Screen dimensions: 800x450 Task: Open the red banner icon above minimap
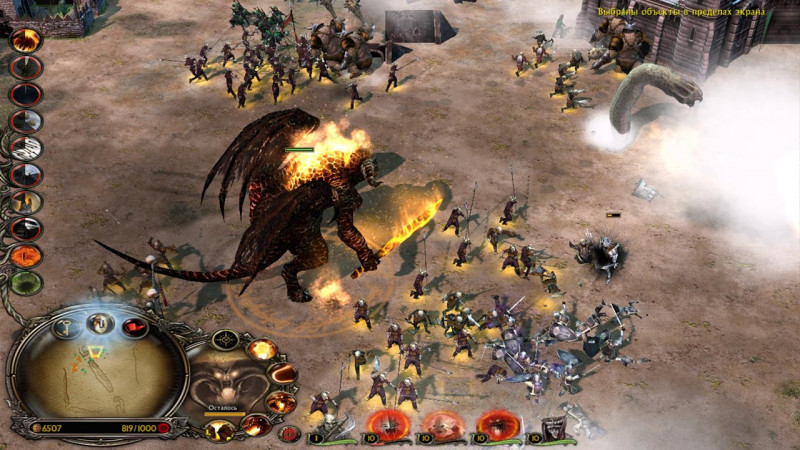click(134, 327)
